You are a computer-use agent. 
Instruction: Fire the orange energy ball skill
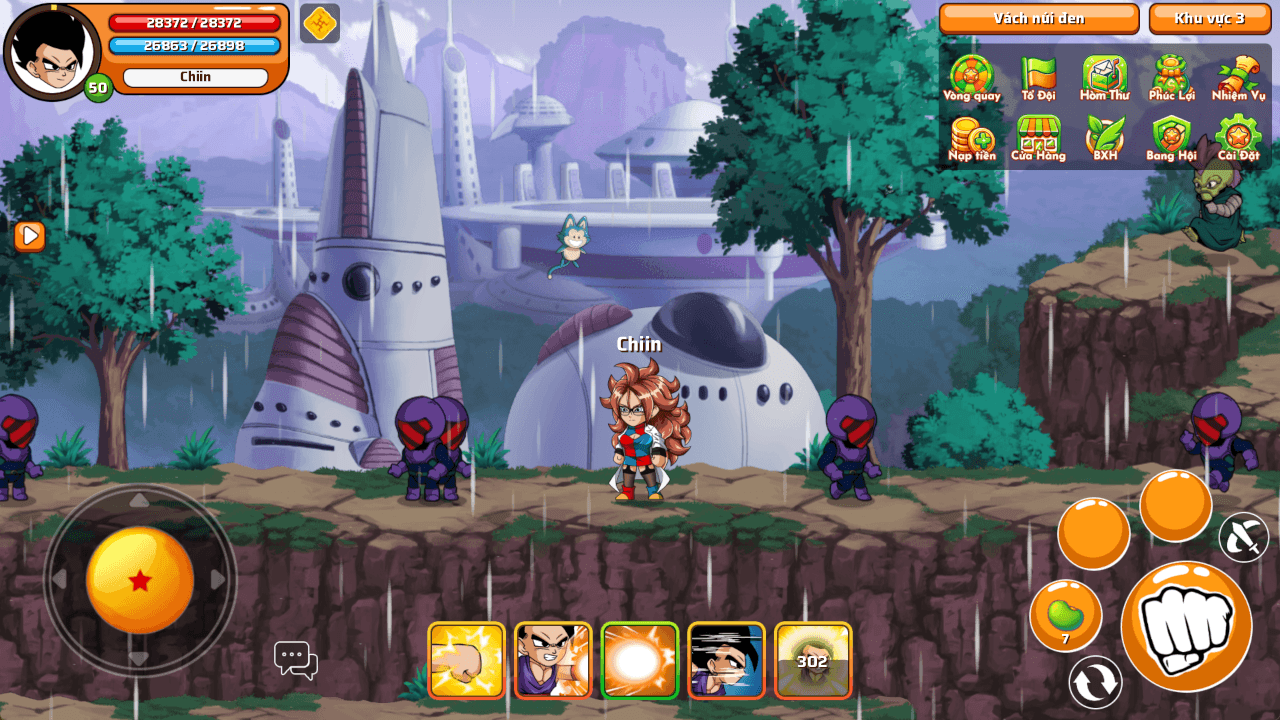(x=640, y=660)
